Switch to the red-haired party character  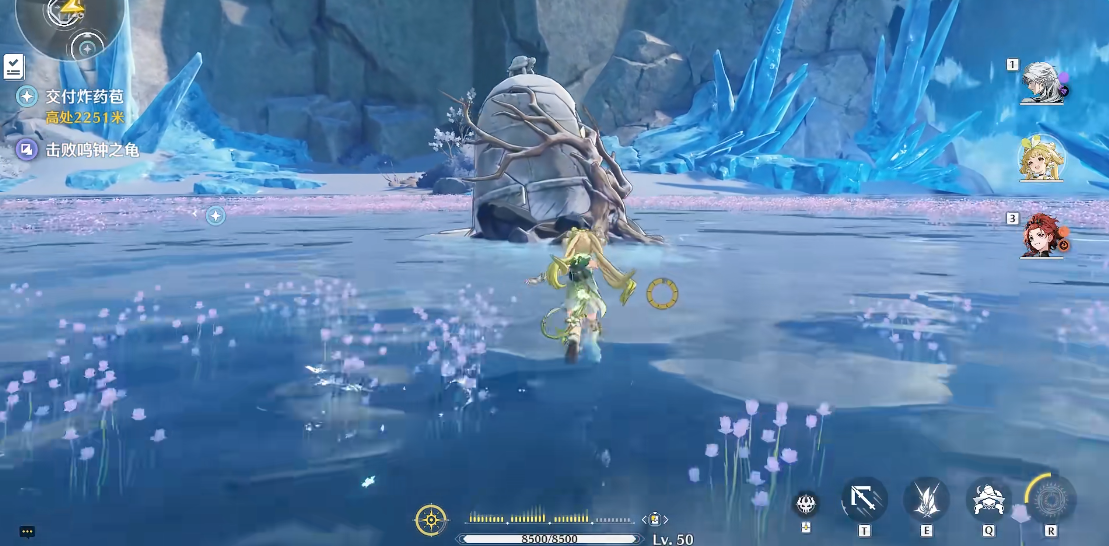[x=1043, y=236]
